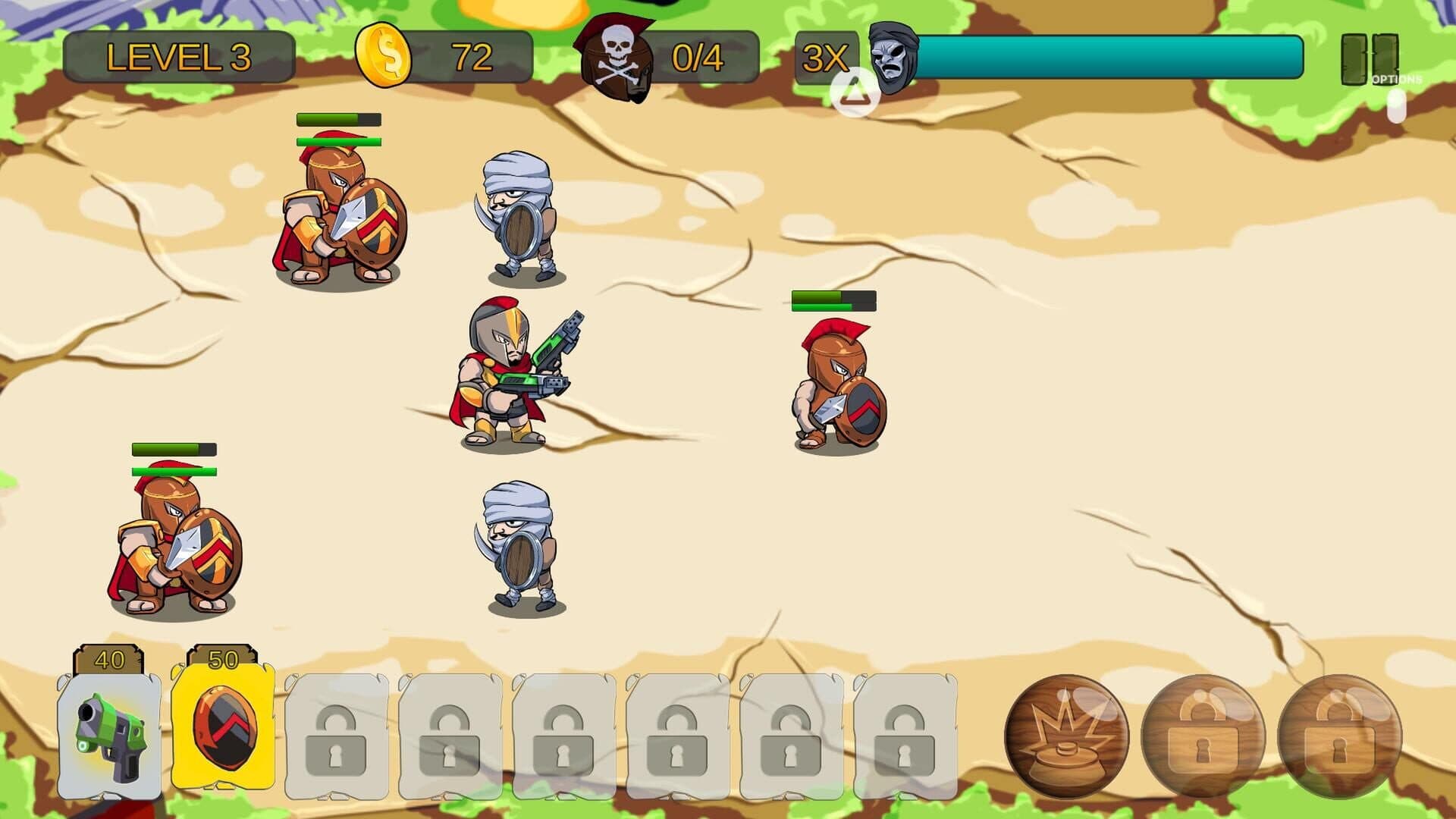Activate the explosion landmine ability
Viewport: 1456px width, 819px height.
[x=1065, y=734]
